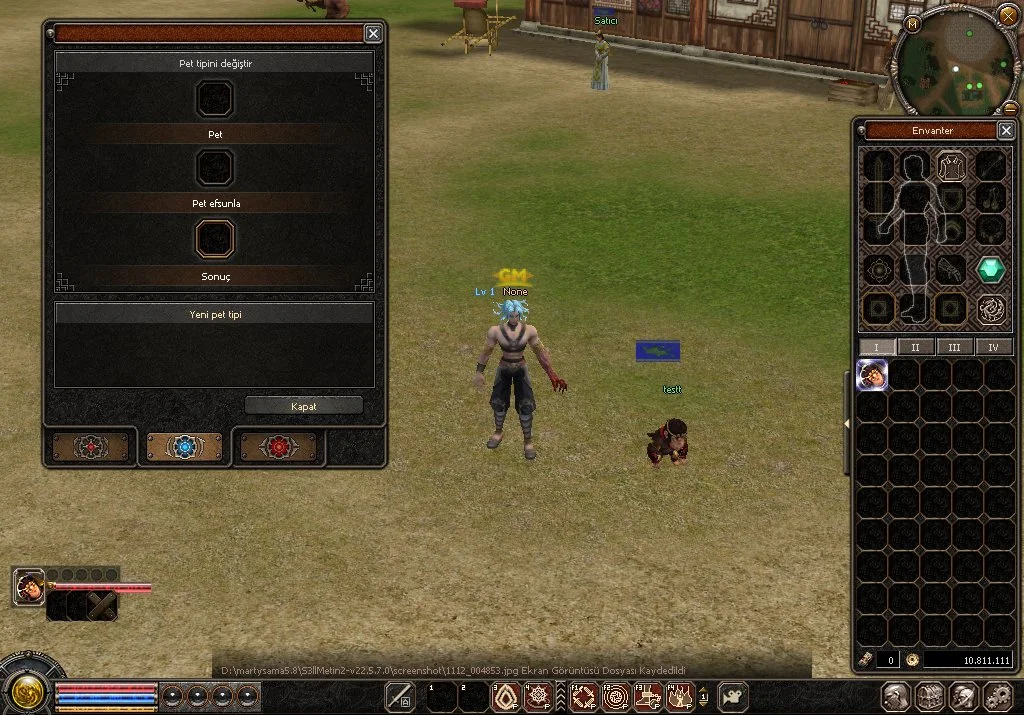Open the gear settings menu icon
The image size is (1024, 715).
997,696
